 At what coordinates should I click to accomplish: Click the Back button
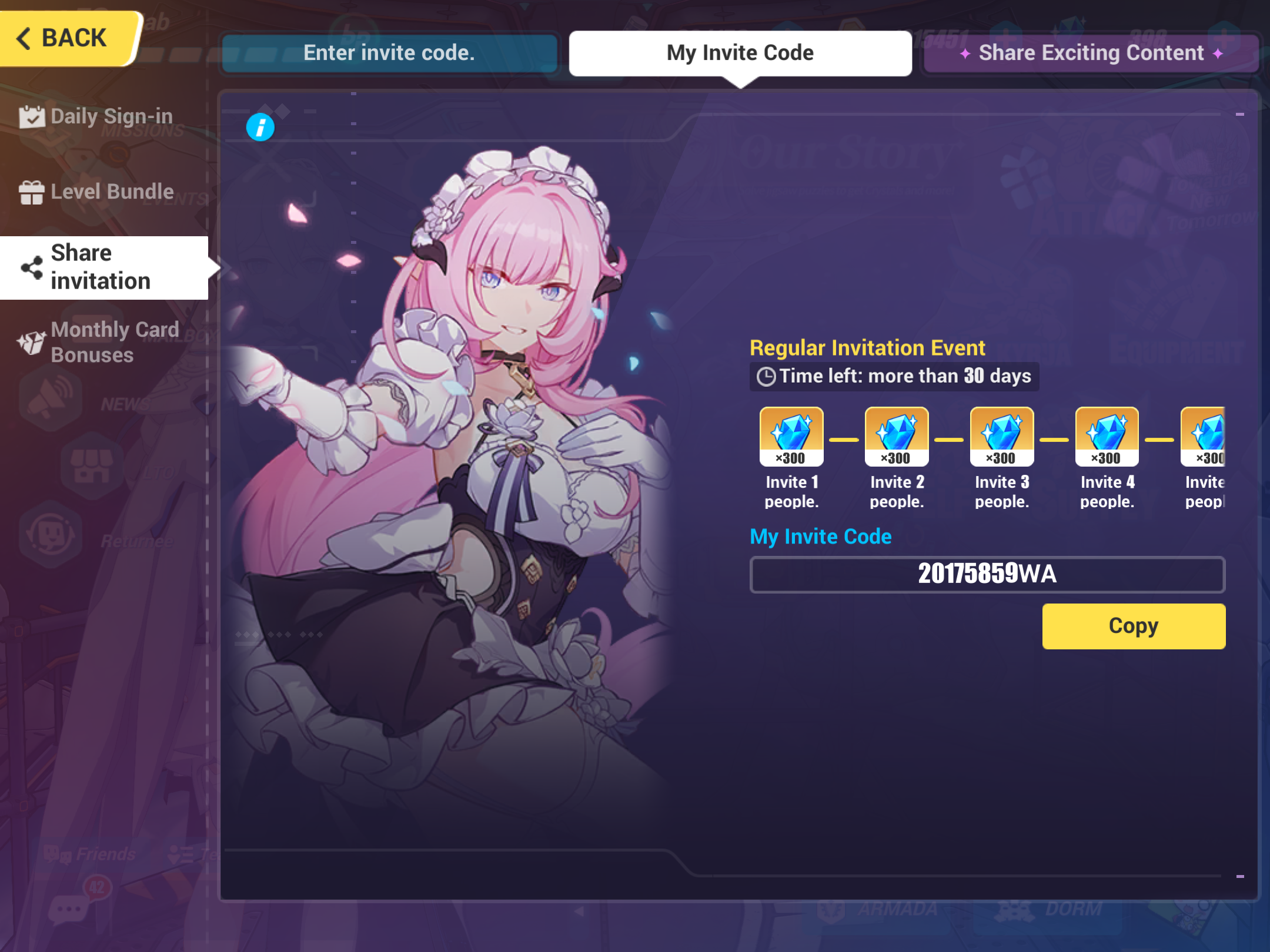coord(65,36)
